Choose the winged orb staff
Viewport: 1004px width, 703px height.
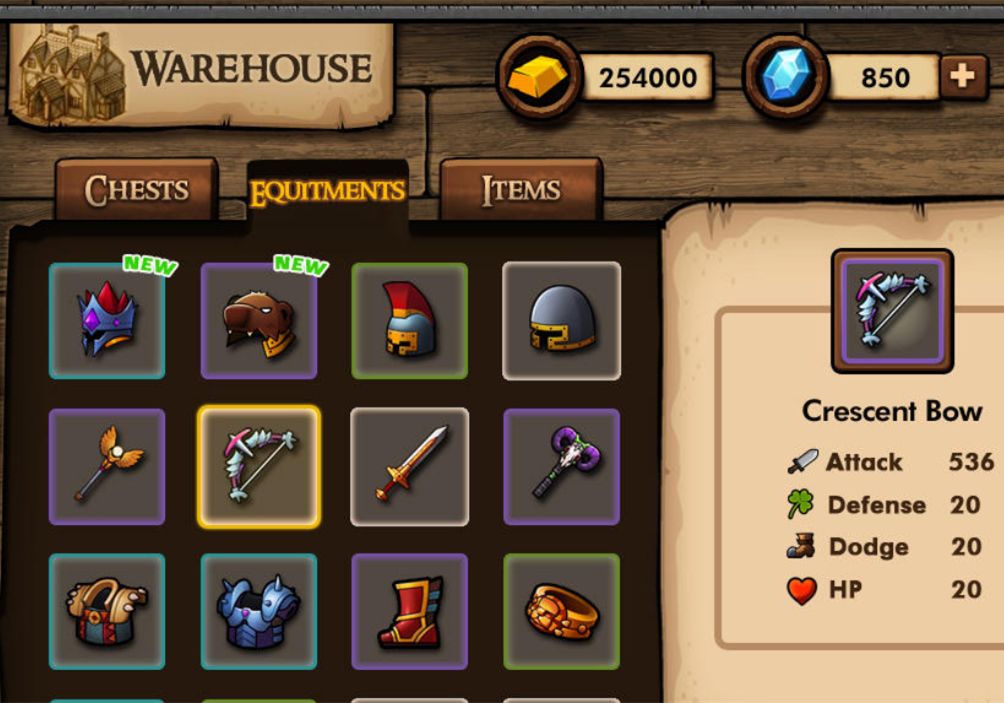point(107,466)
